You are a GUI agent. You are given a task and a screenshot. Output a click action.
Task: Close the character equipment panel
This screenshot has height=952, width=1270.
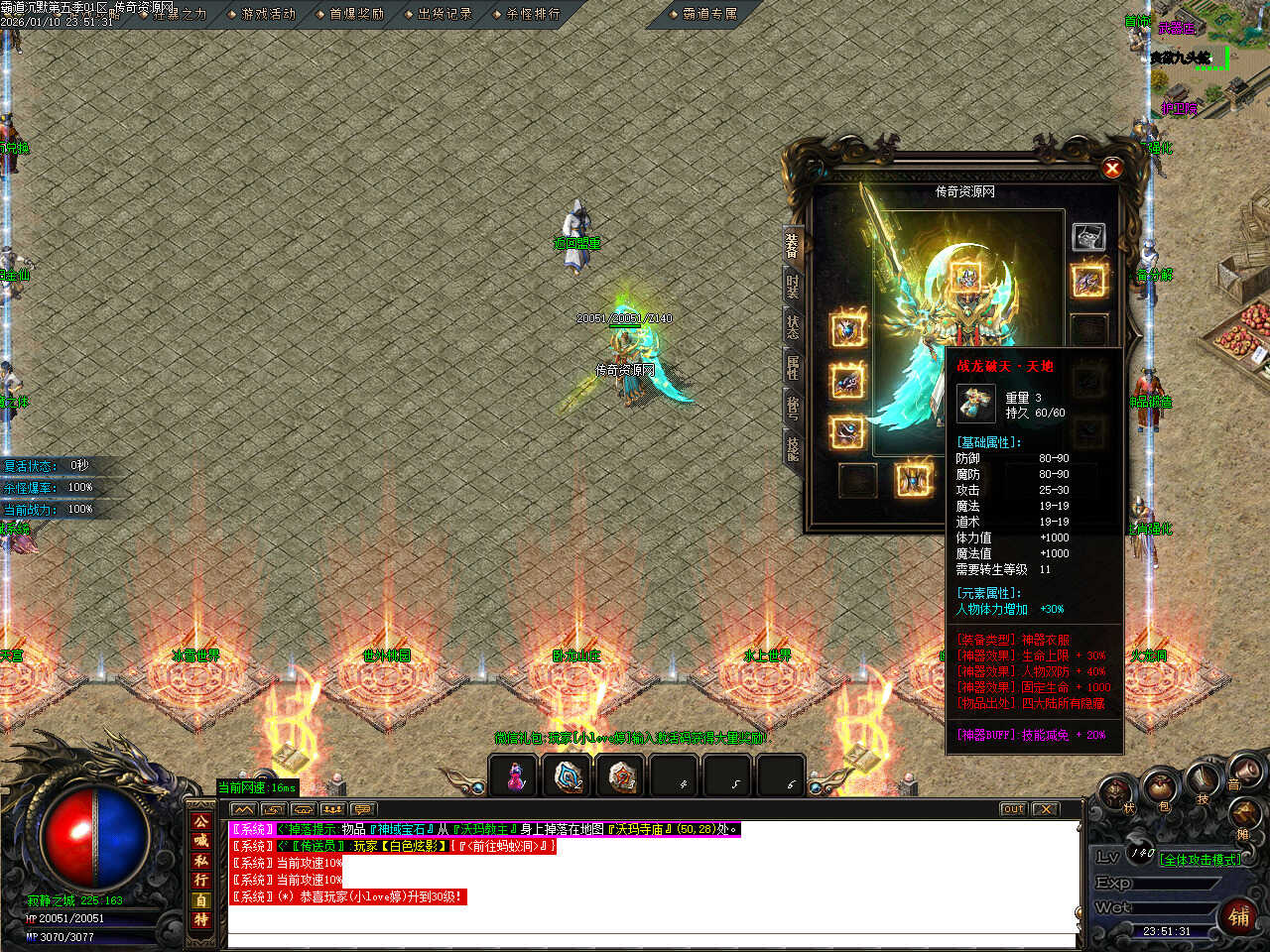1112,169
